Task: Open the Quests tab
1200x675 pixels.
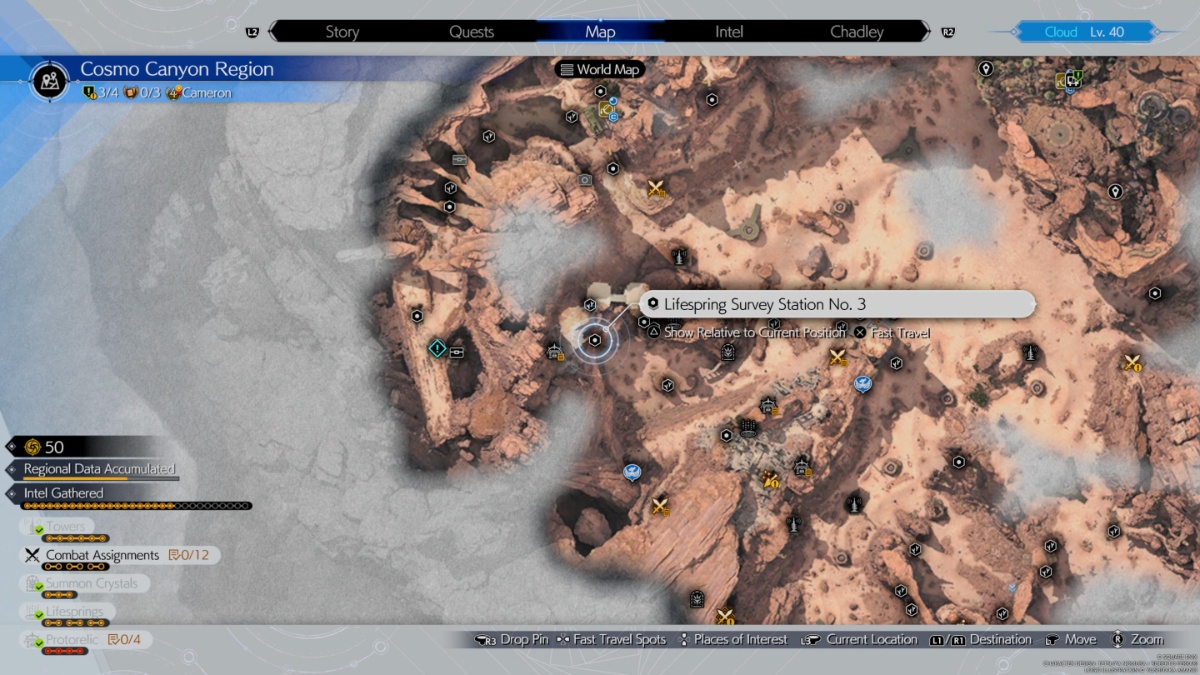Action: [471, 32]
